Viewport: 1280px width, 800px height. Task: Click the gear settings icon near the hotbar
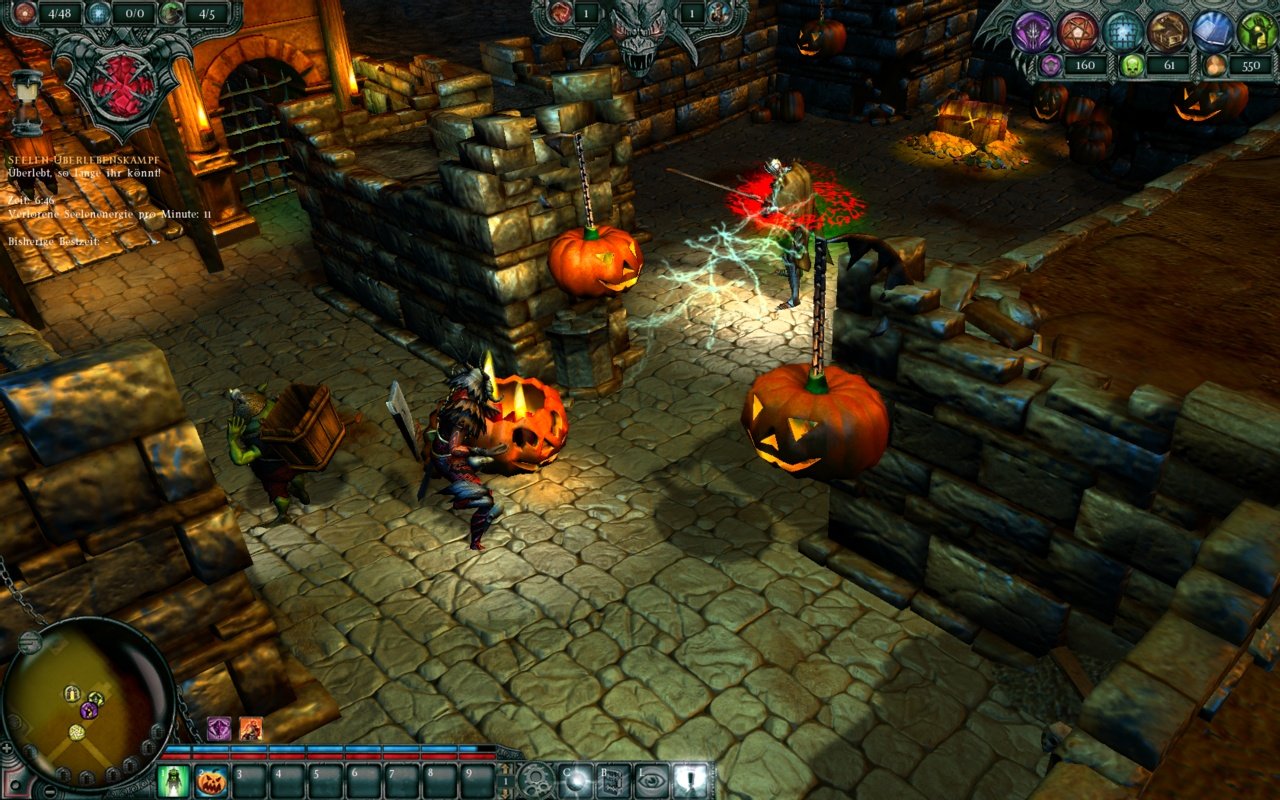pyautogui.click(x=535, y=779)
